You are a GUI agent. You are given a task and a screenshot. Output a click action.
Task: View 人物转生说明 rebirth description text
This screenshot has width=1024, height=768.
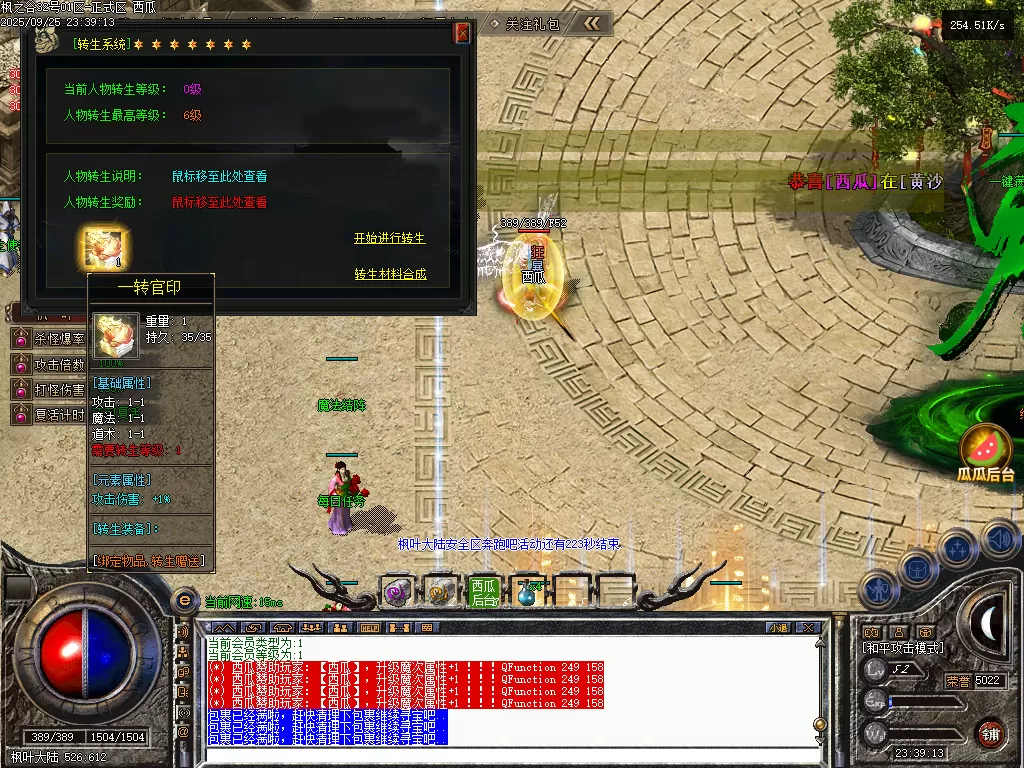click(x=219, y=176)
